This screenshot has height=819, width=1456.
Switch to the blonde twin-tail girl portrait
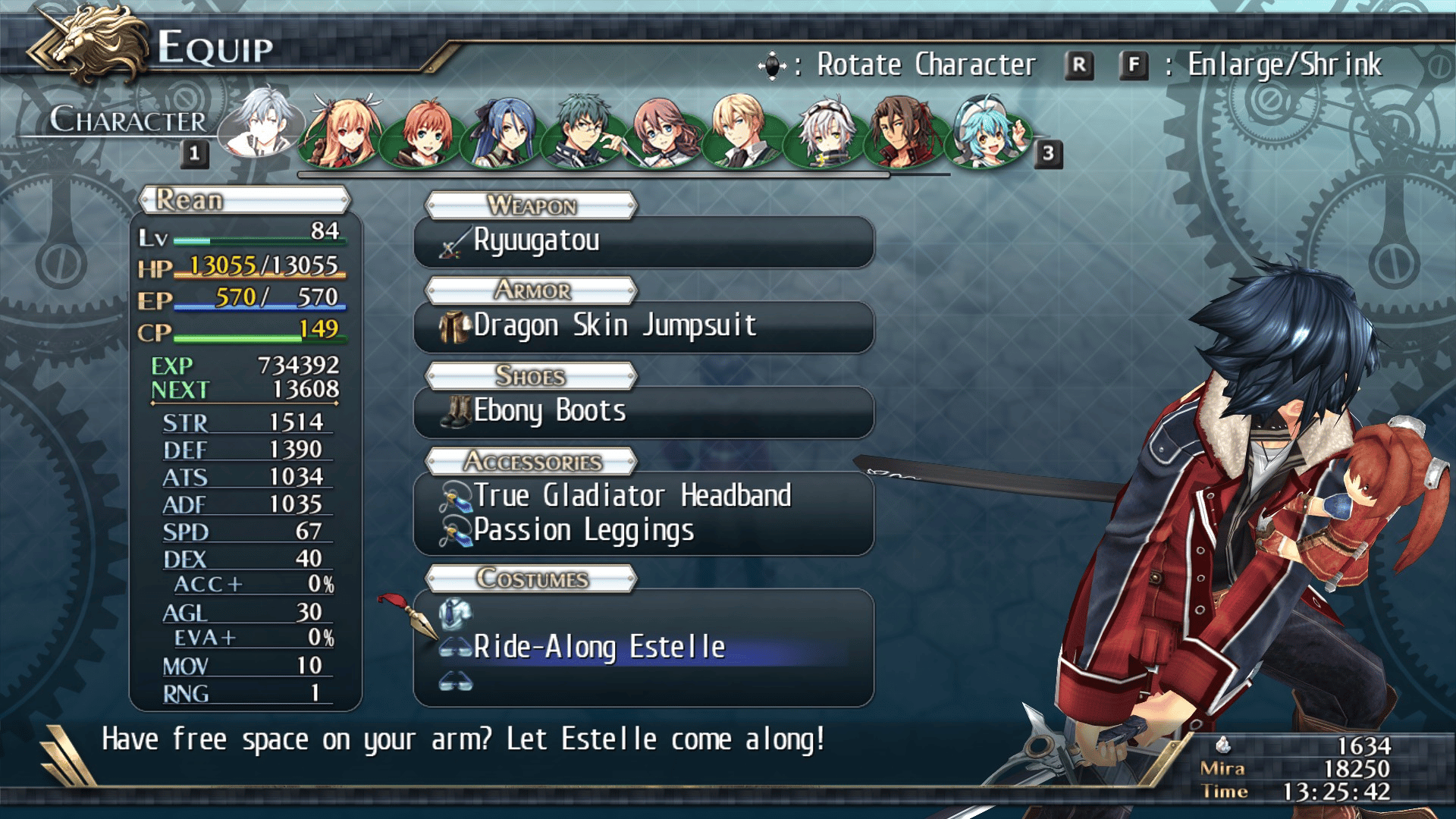click(x=343, y=132)
